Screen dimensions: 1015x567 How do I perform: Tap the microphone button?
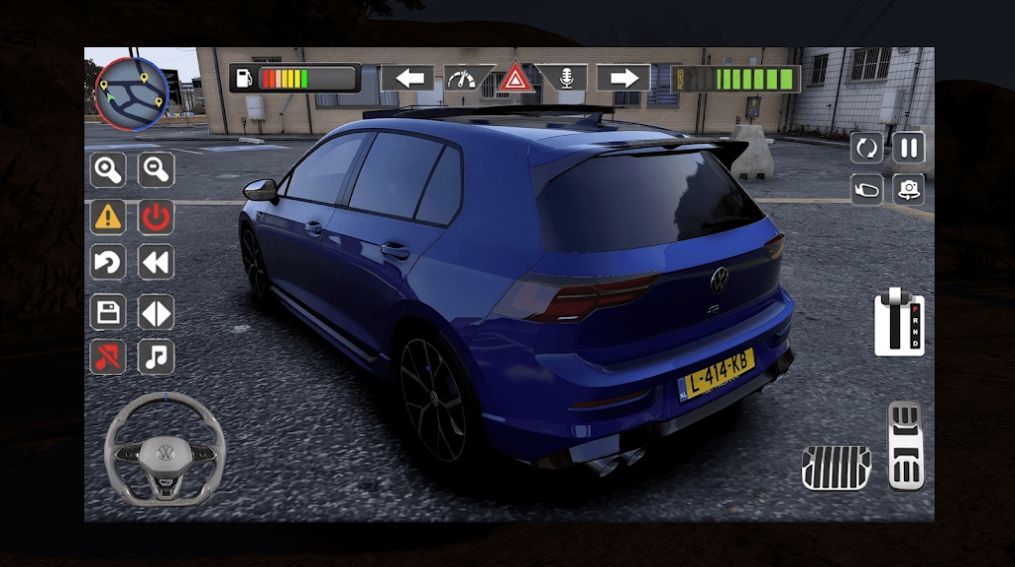click(x=567, y=78)
